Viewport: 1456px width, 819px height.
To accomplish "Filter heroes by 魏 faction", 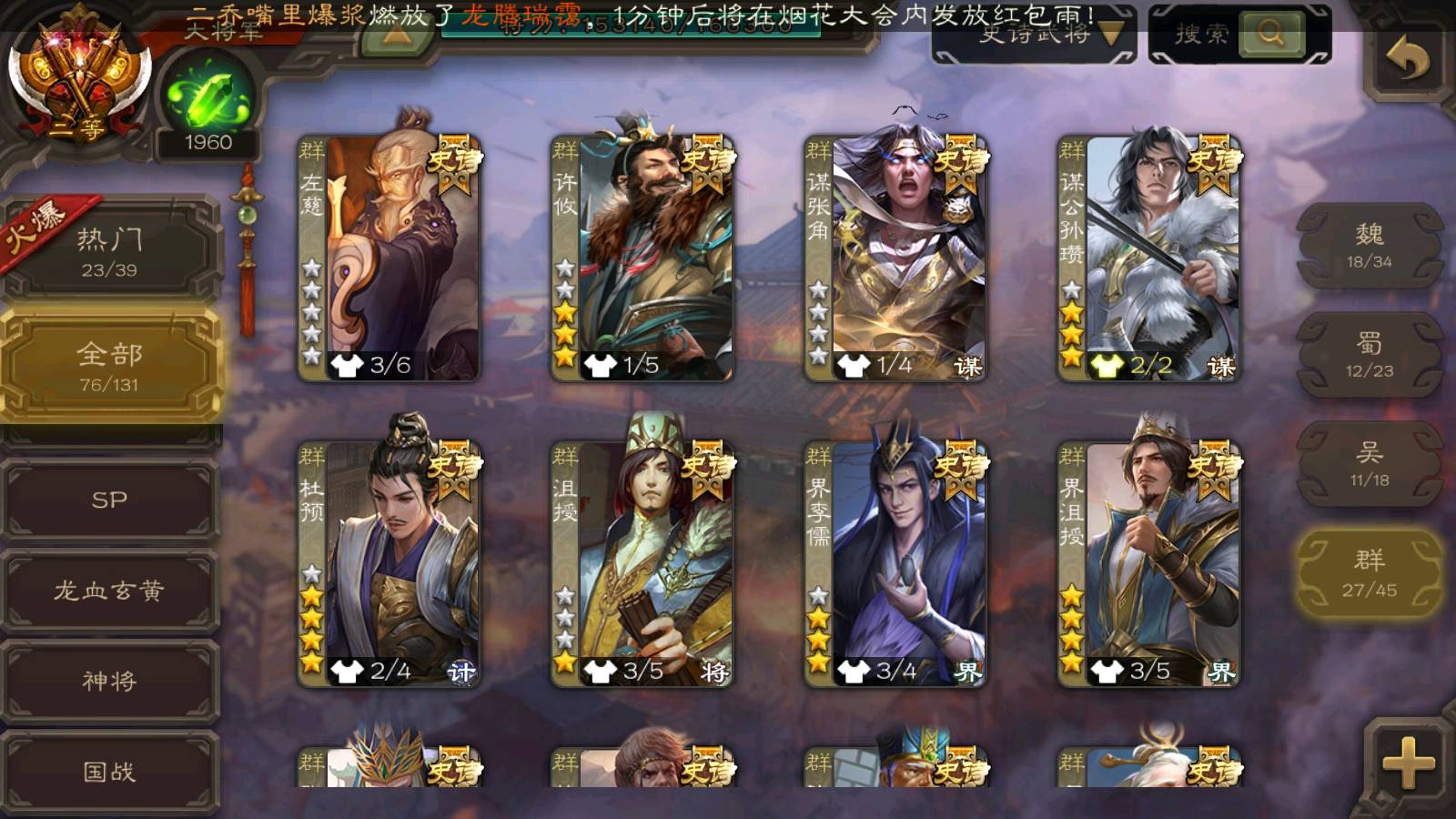I will tap(1370, 246).
